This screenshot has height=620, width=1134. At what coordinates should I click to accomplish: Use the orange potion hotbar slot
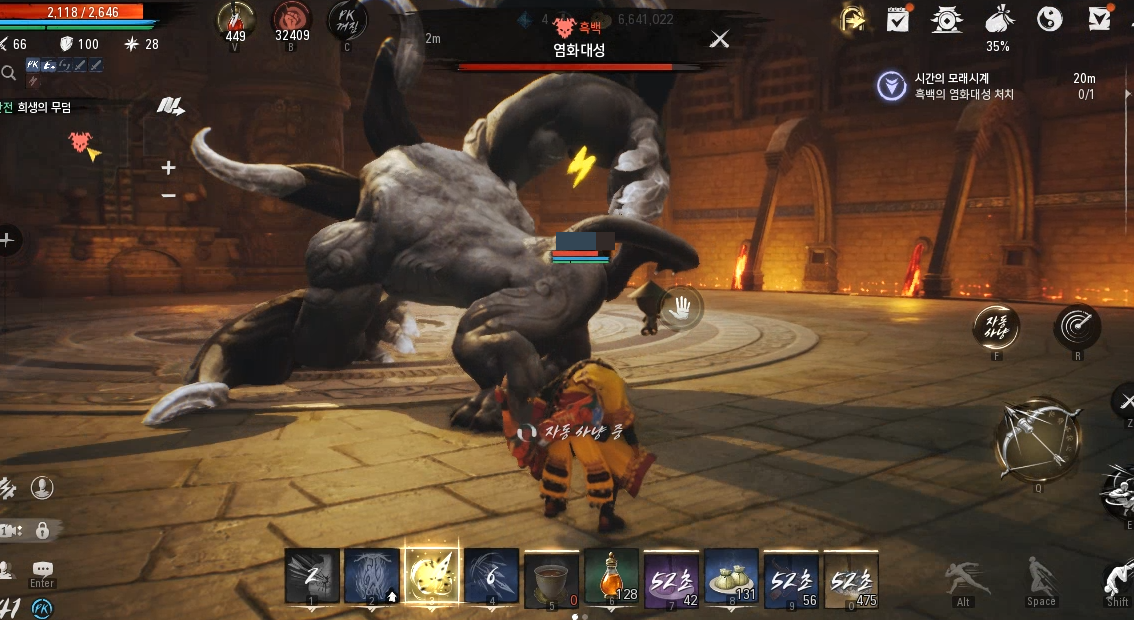point(611,576)
